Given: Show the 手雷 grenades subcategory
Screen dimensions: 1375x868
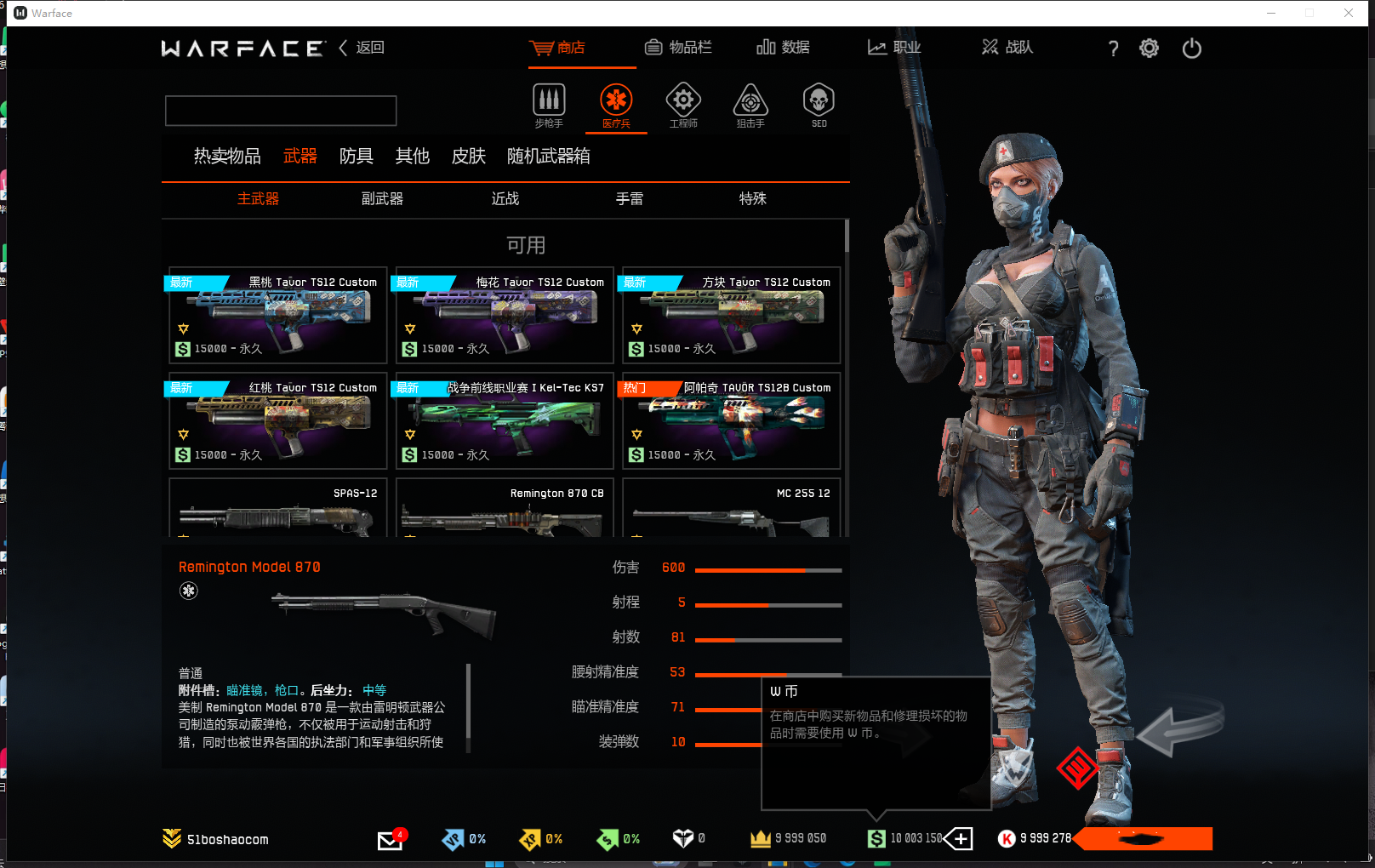Looking at the screenshot, I should (x=630, y=199).
